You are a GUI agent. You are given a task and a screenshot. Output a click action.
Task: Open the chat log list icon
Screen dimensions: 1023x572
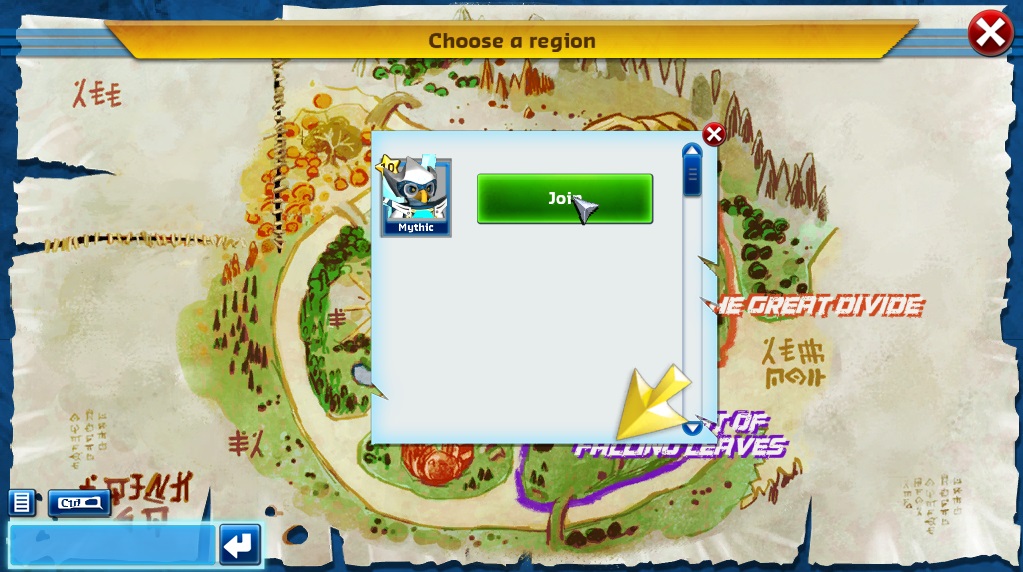(x=22, y=502)
